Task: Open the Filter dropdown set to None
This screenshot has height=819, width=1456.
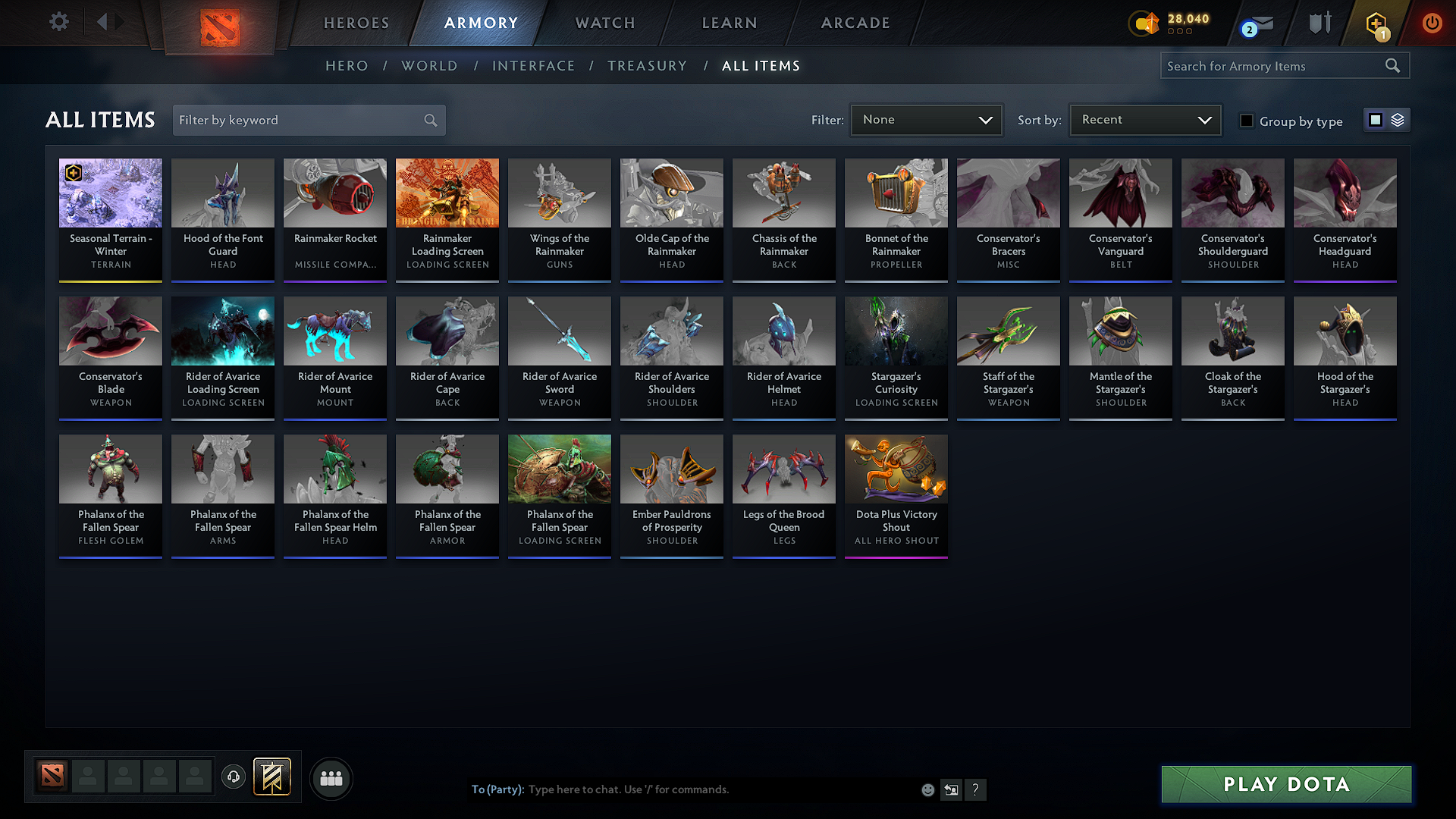Action: click(926, 119)
